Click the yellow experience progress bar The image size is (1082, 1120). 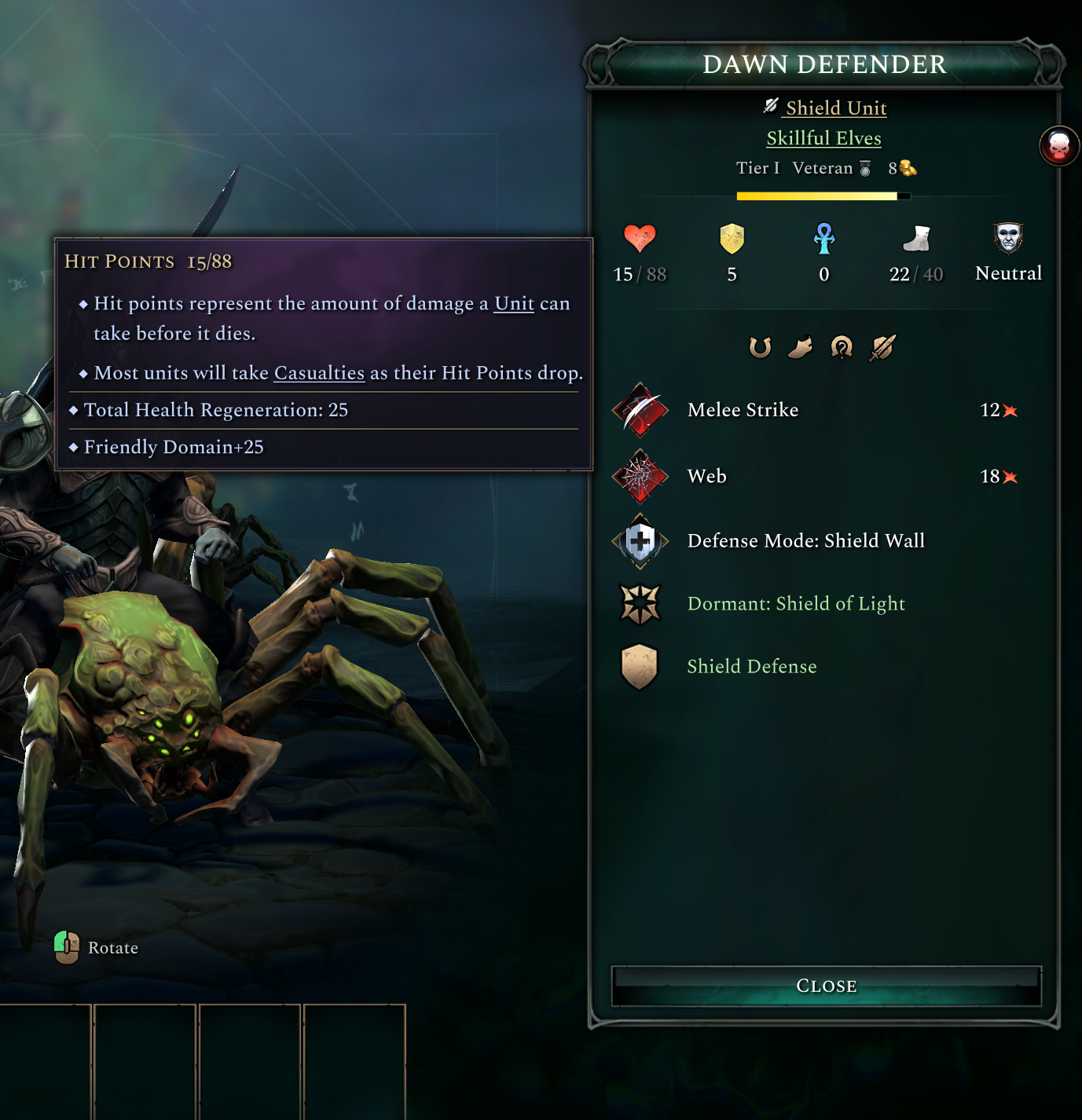pos(825,196)
